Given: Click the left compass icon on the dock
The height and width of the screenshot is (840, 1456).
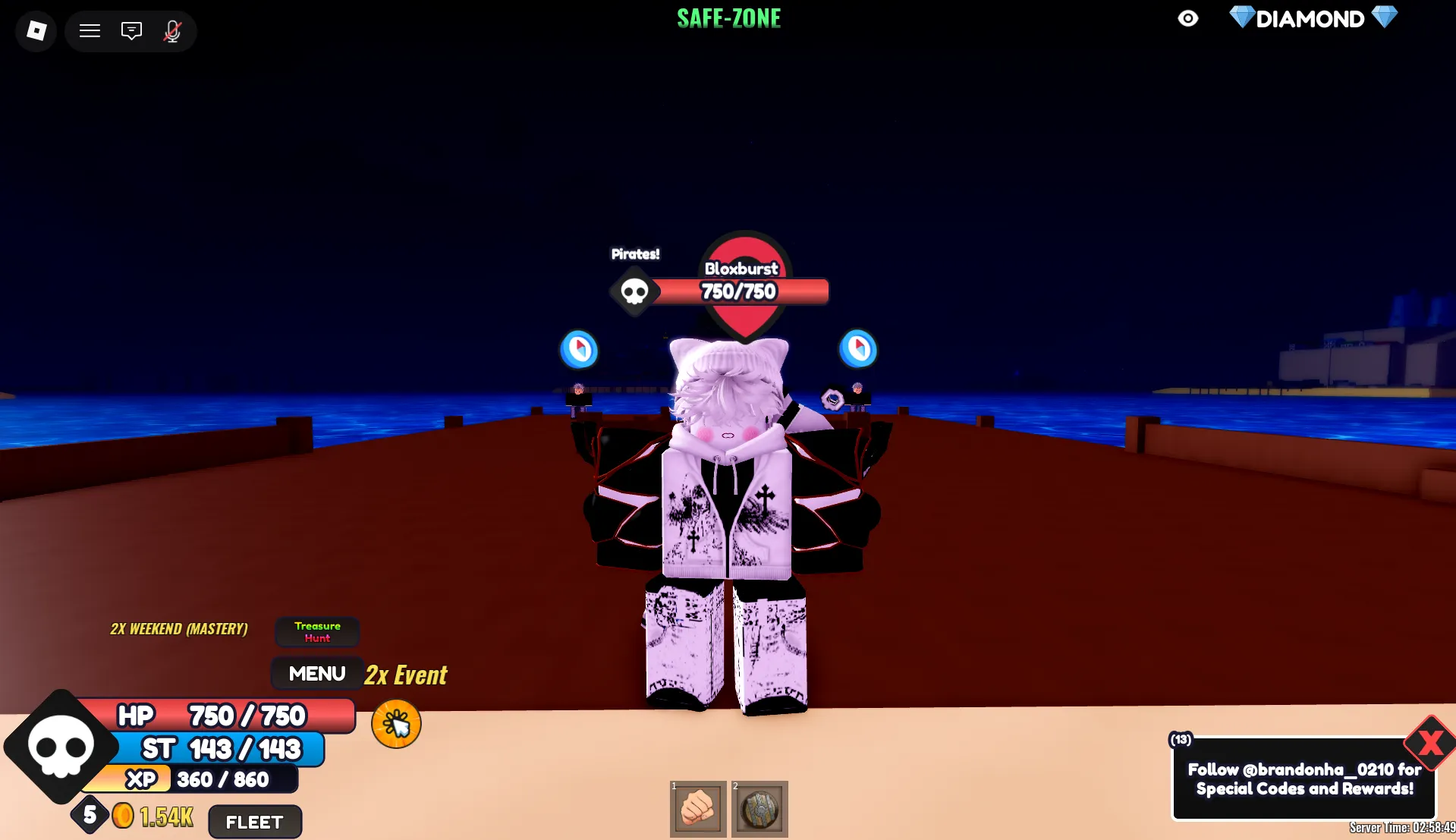Looking at the screenshot, I should click(579, 349).
